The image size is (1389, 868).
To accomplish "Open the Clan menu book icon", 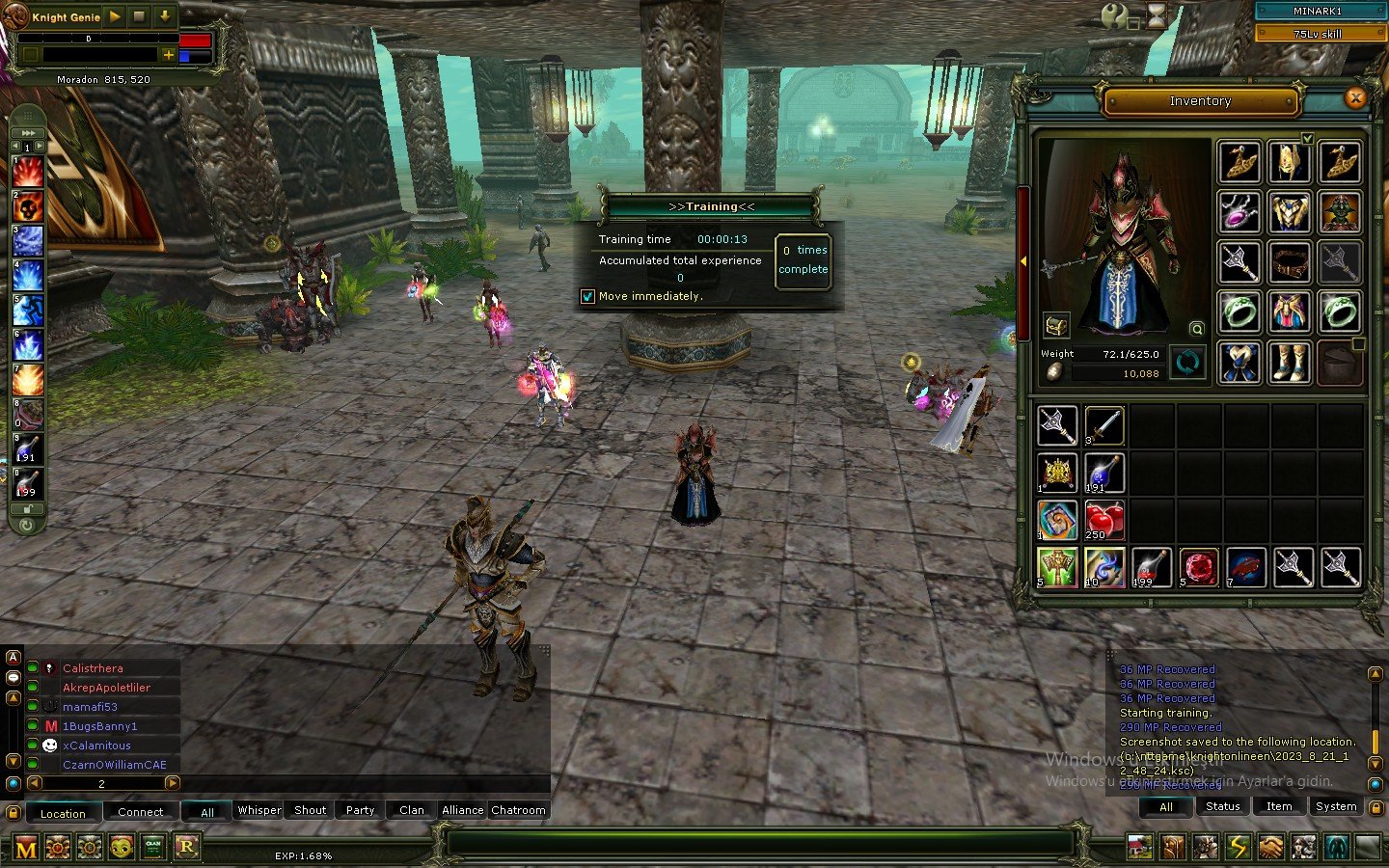I will (x=152, y=847).
